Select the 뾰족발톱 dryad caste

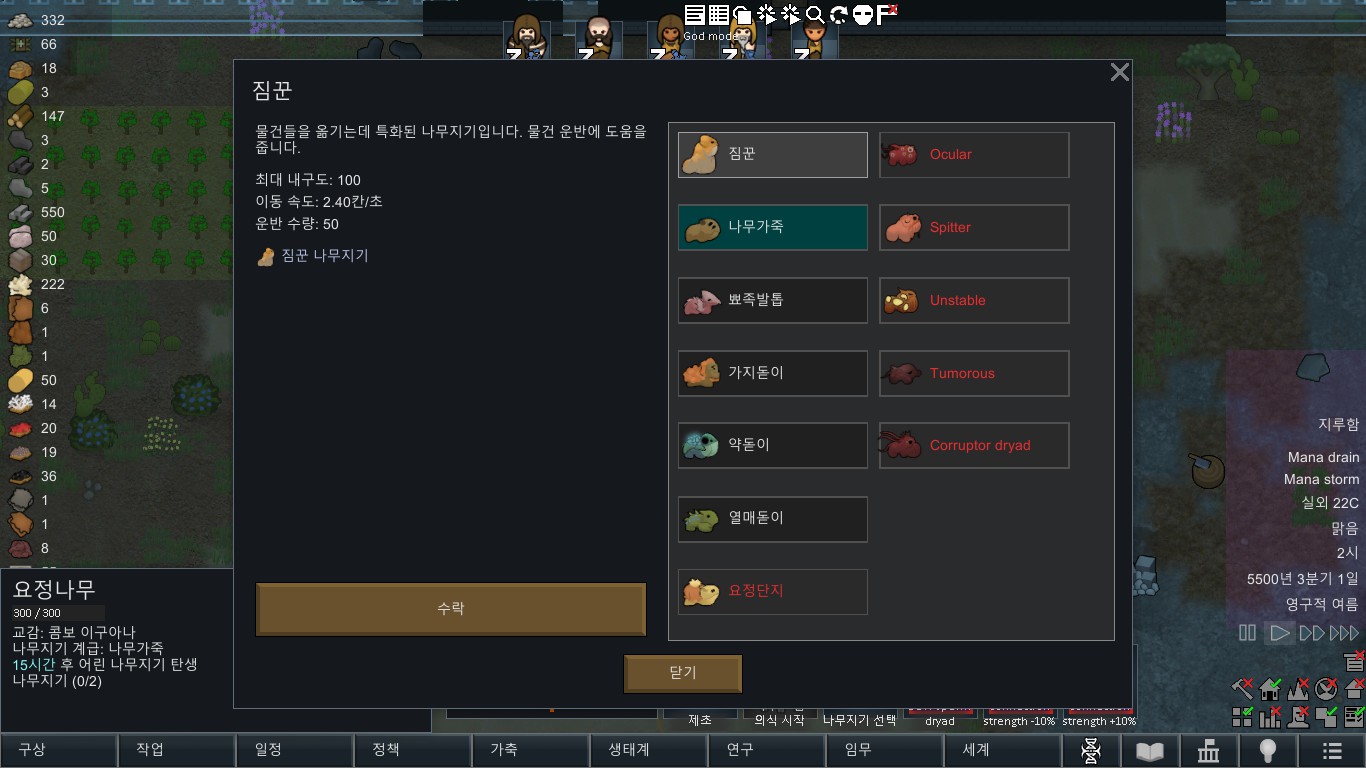[773, 300]
